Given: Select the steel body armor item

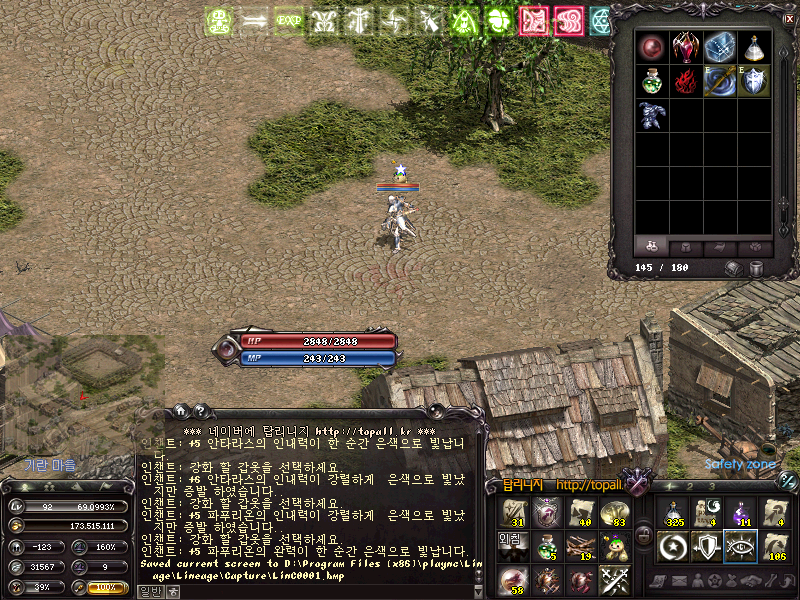Looking at the screenshot, I should pos(653,115).
